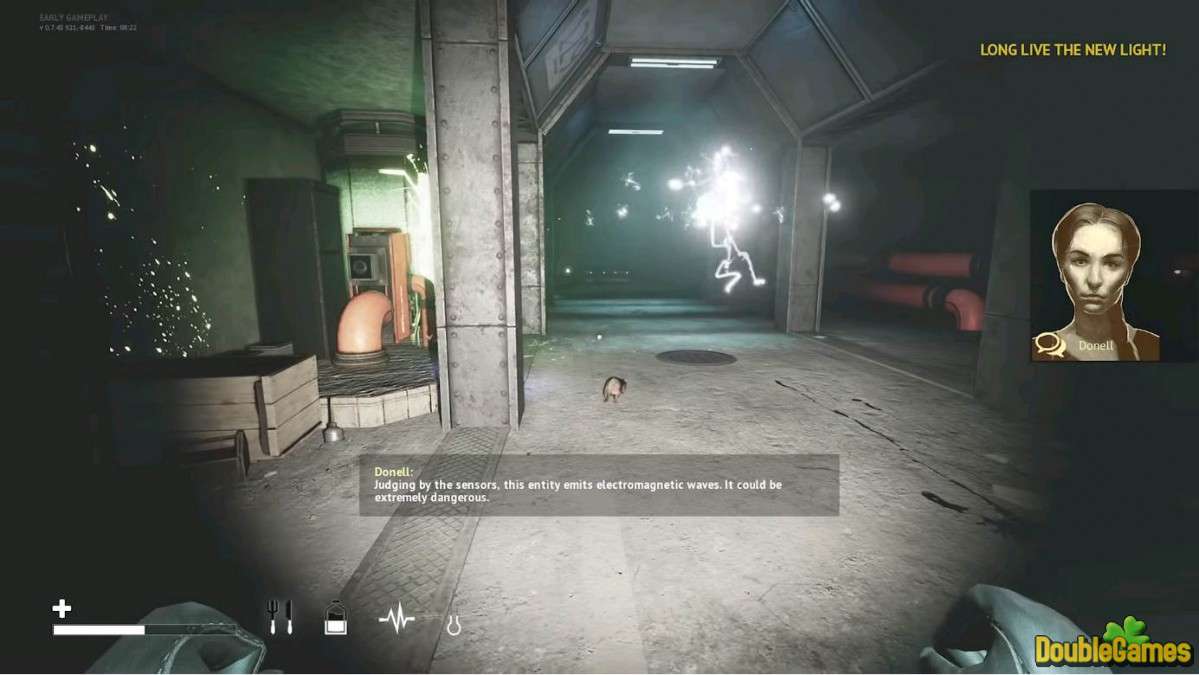The image size is (1199, 675).
Task: Select the fork and knife hunger icon
Action: click(280, 617)
